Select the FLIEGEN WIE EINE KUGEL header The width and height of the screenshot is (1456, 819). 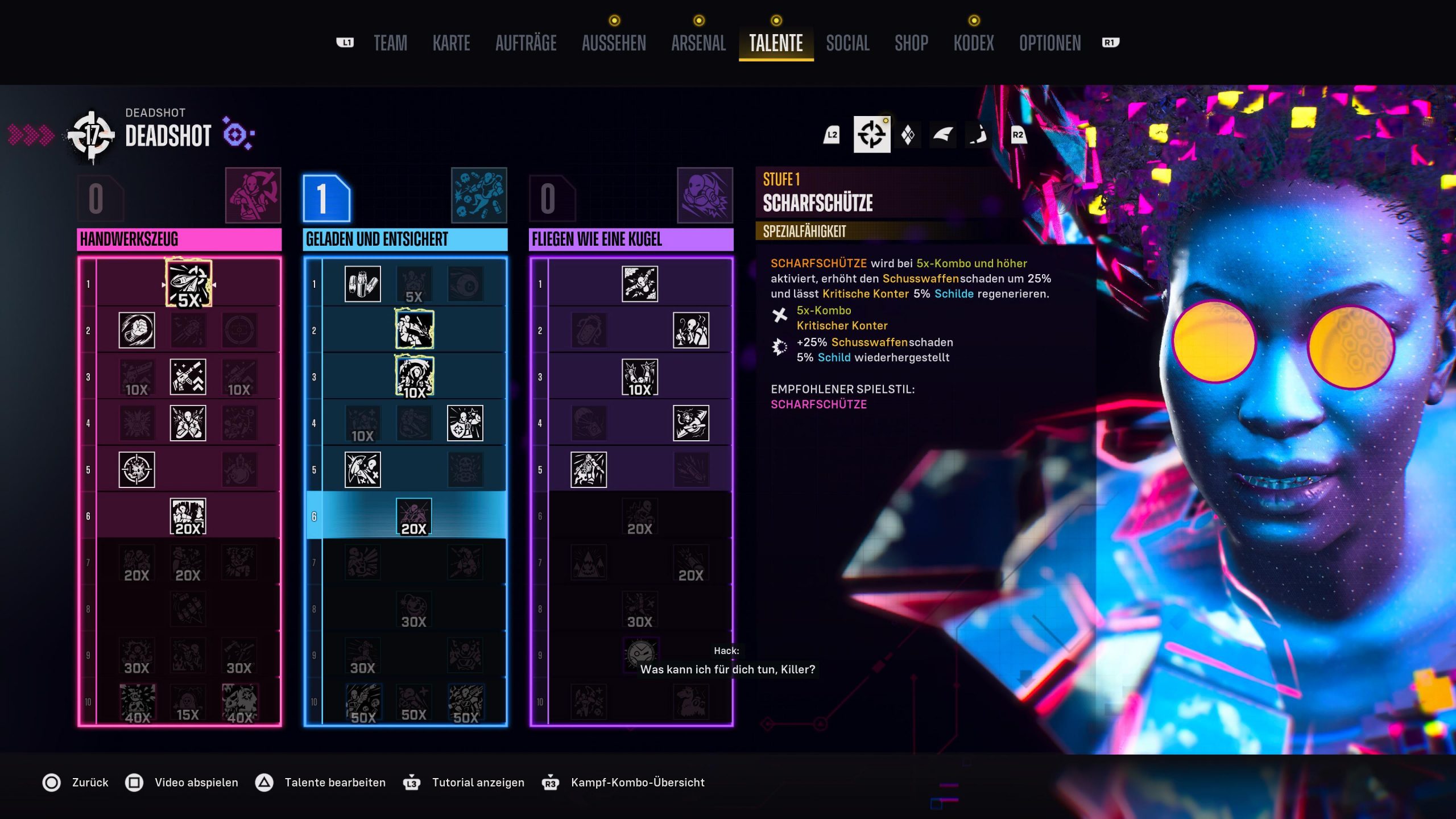[x=631, y=239]
